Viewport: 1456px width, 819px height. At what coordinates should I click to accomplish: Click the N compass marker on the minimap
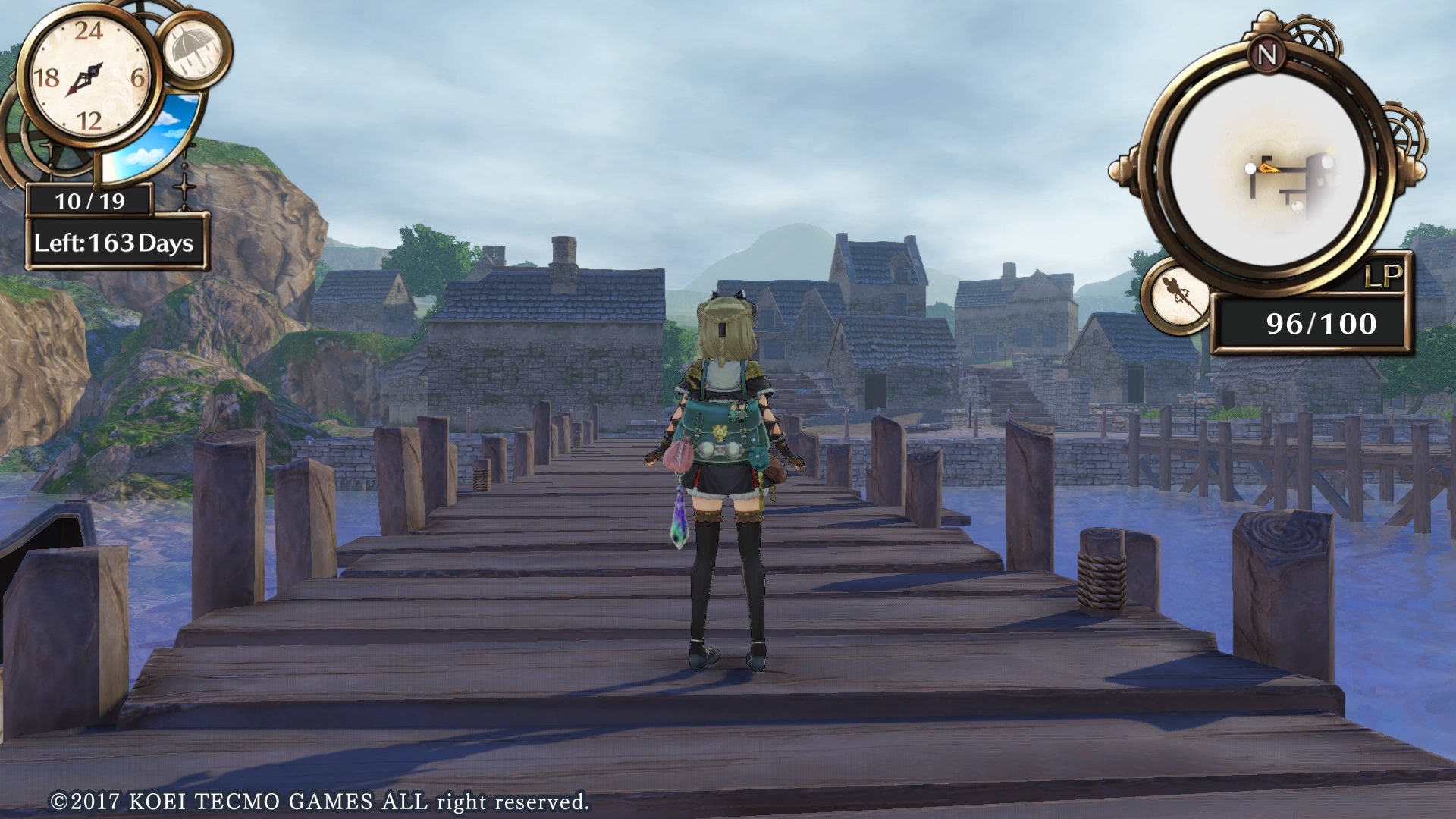point(1266,55)
